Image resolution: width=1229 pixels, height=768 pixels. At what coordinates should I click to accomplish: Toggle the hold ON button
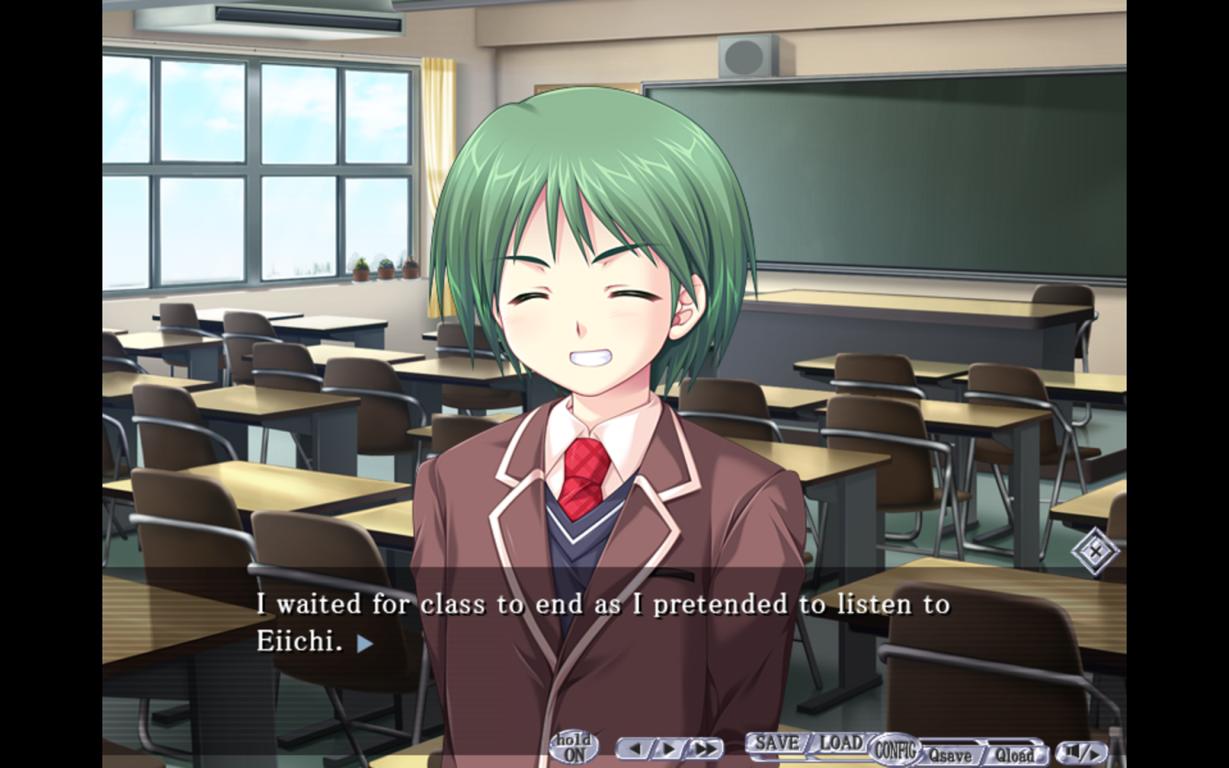574,748
